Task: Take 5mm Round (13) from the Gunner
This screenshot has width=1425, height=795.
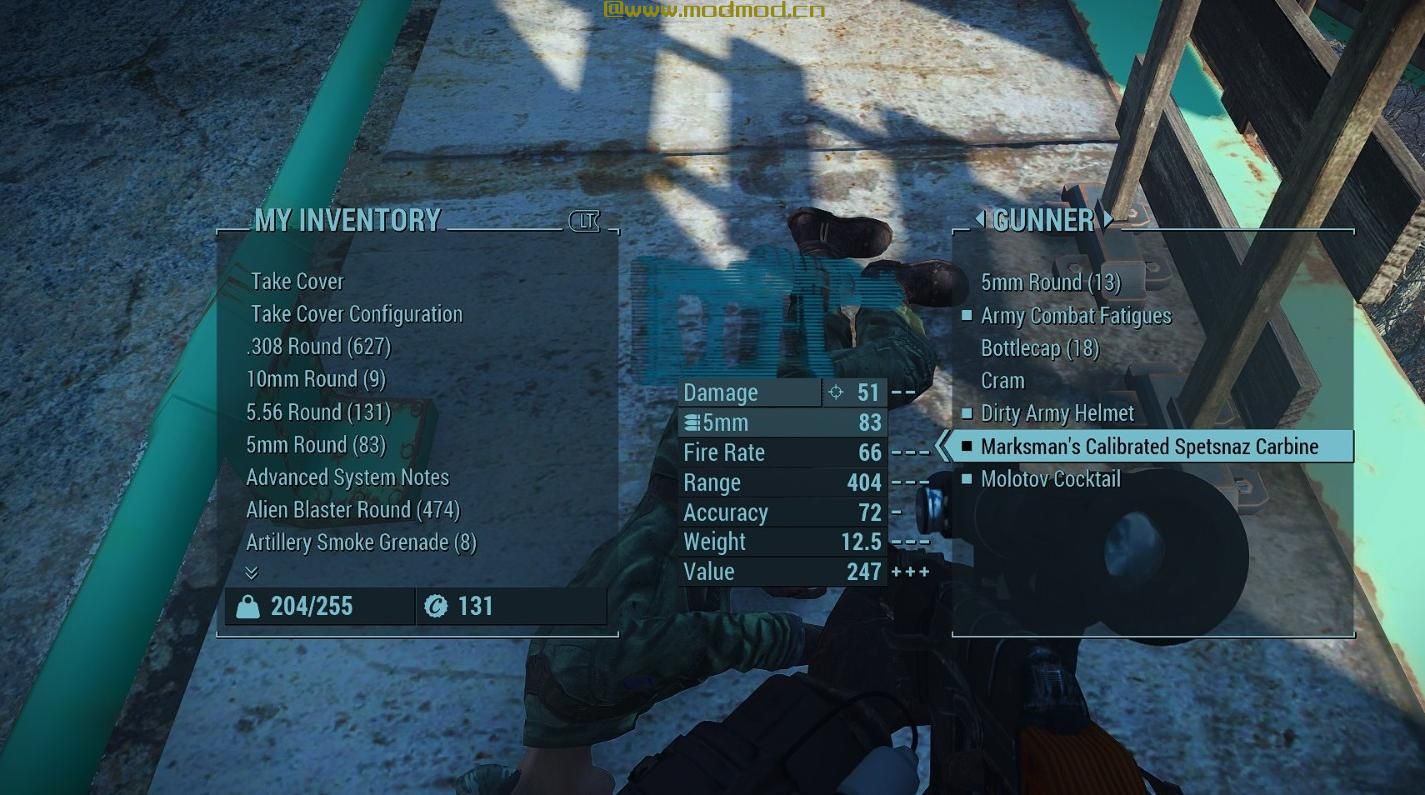Action: coord(1050,282)
